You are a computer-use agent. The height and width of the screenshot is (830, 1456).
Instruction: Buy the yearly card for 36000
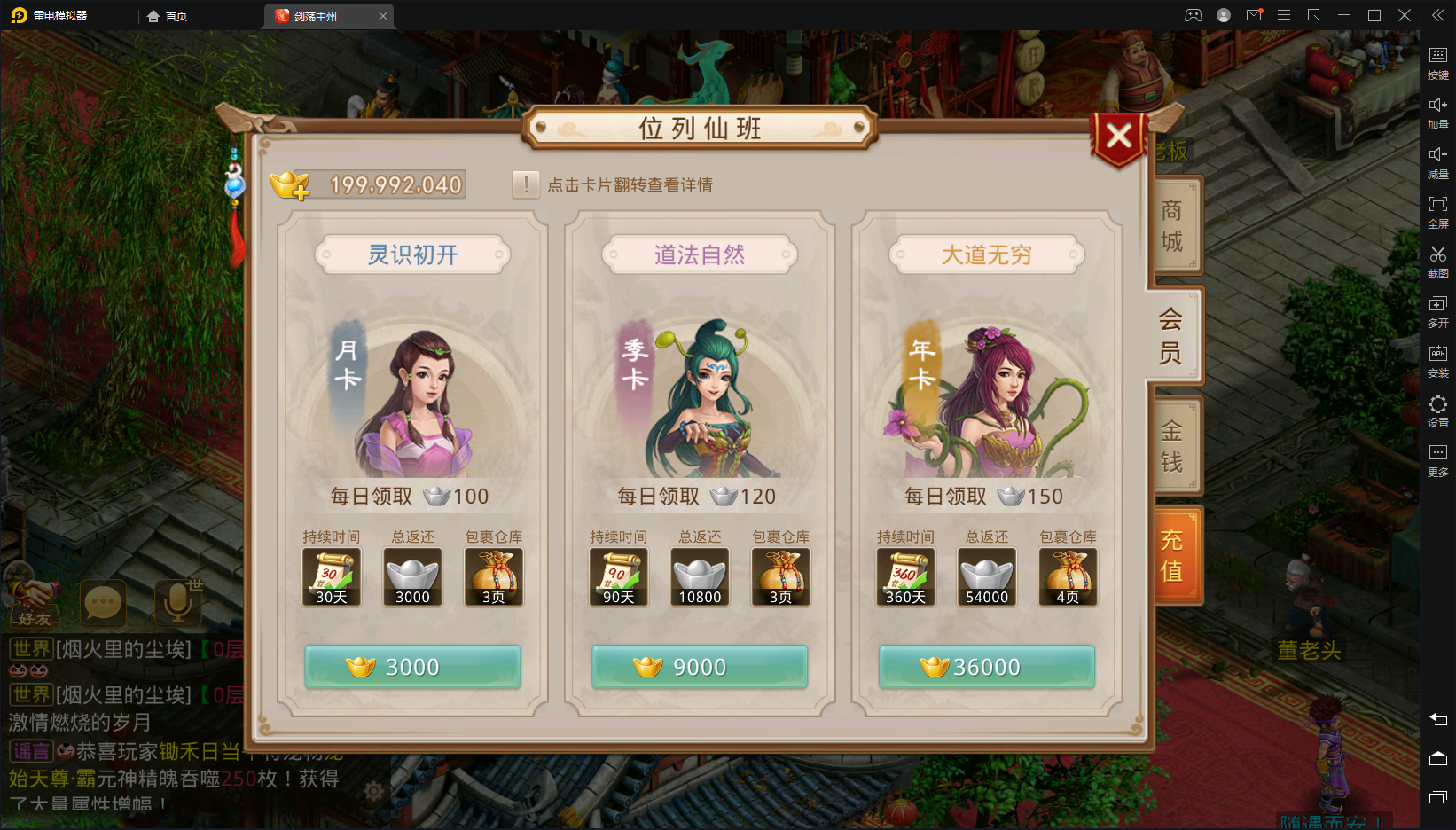point(987,667)
